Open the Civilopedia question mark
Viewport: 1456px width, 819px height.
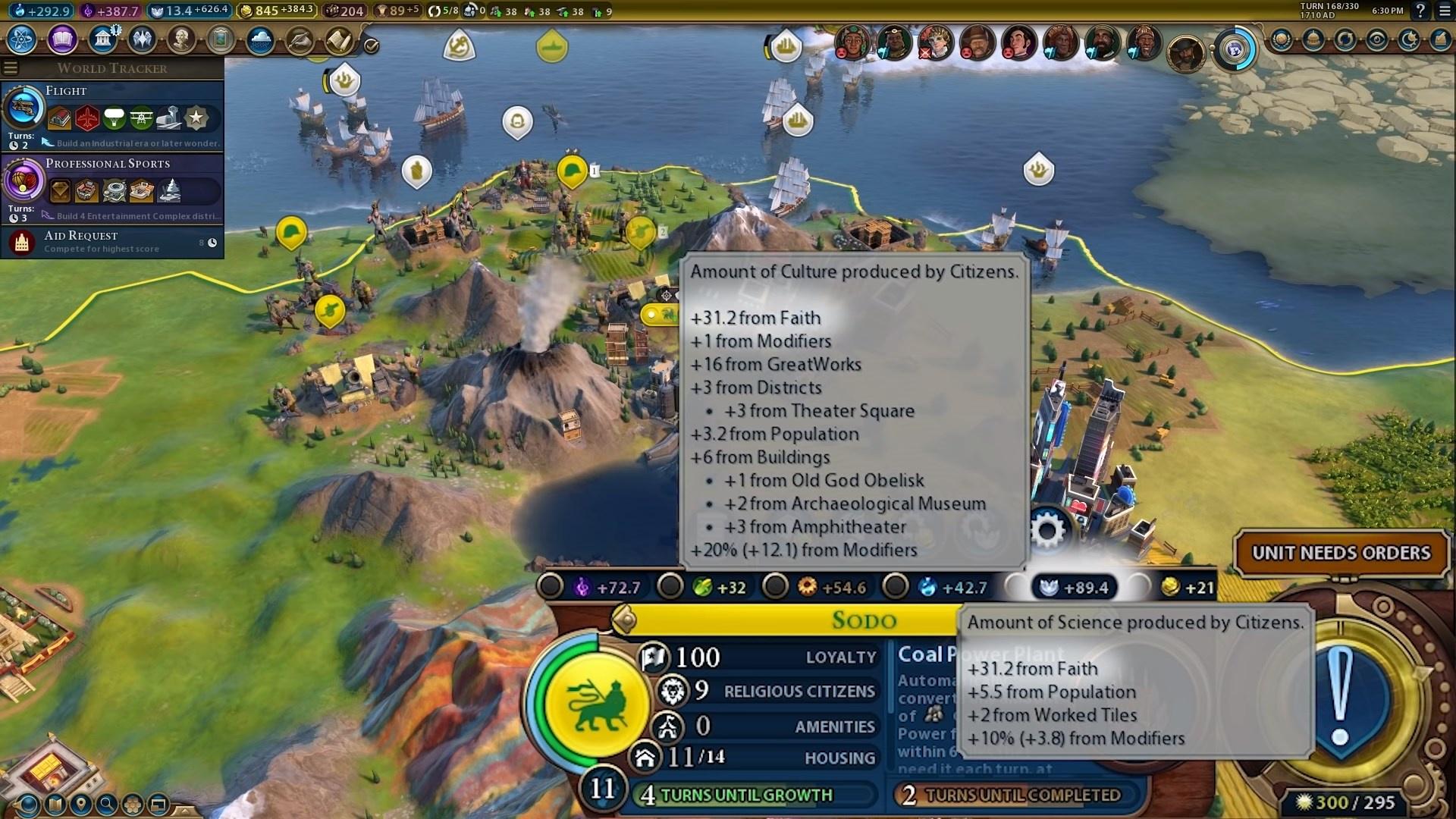[x=1420, y=11]
